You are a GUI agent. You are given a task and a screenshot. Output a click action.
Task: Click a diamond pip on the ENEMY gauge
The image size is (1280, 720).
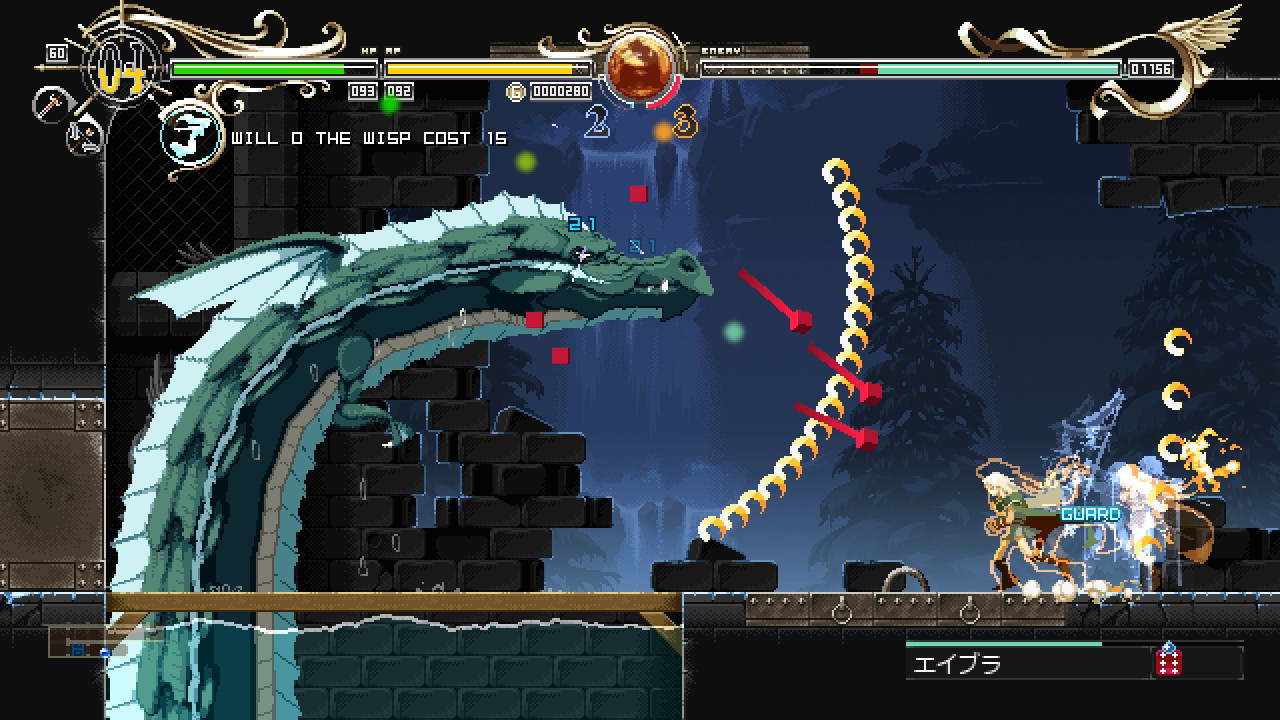point(770,70)
